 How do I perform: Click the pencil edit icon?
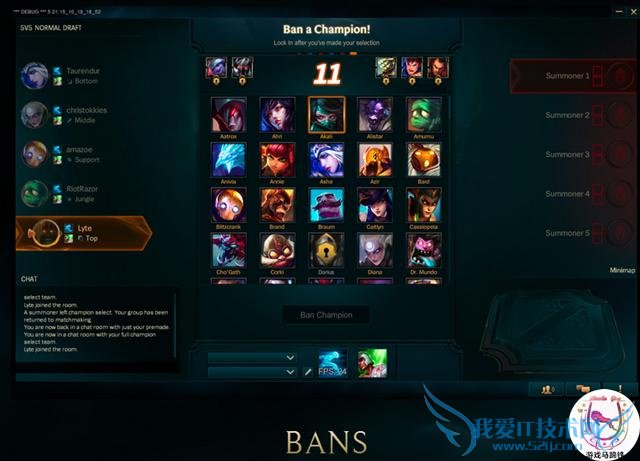coord(308,372)
